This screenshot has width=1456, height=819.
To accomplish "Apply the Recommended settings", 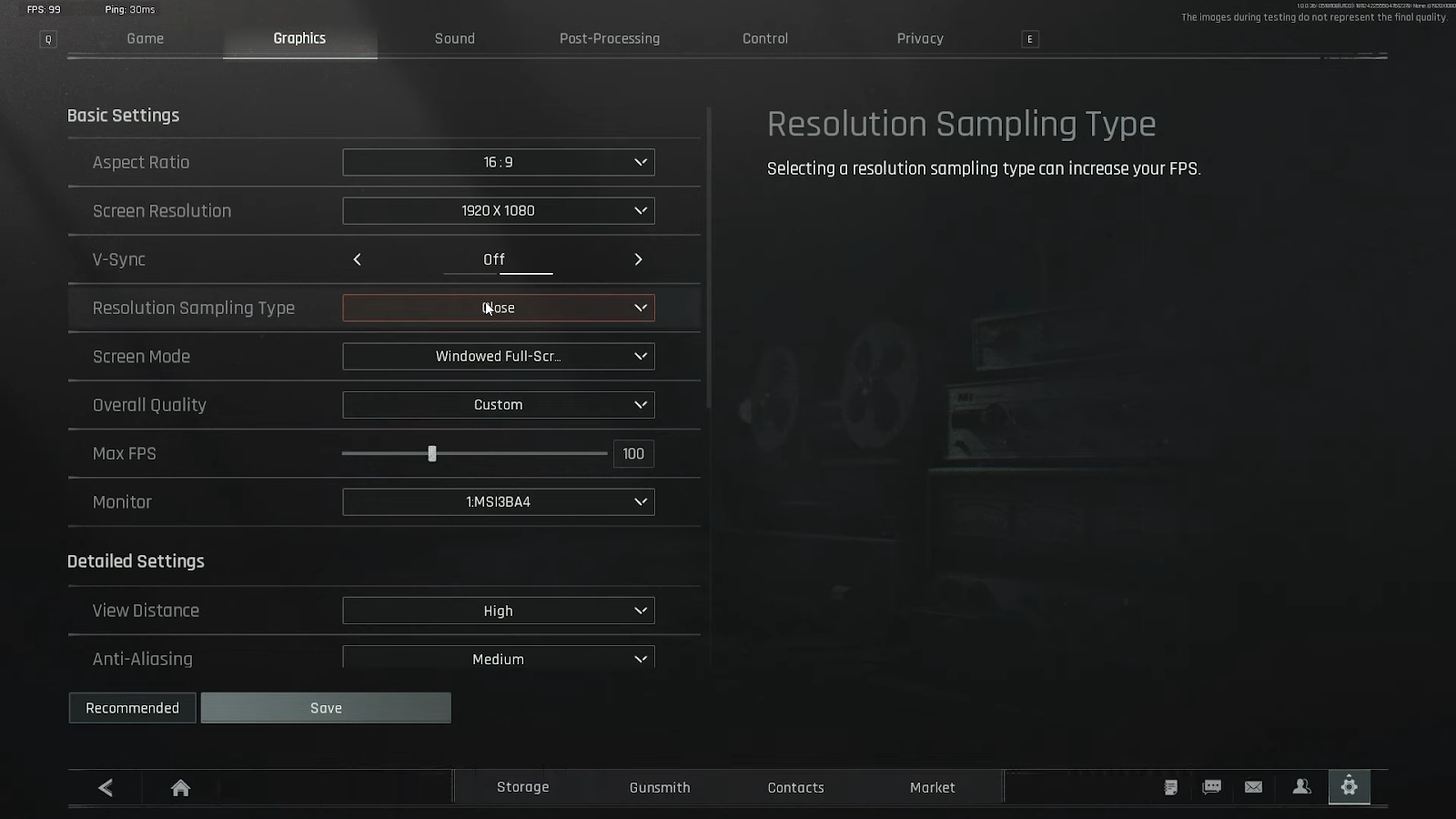I will click(132, 708).
